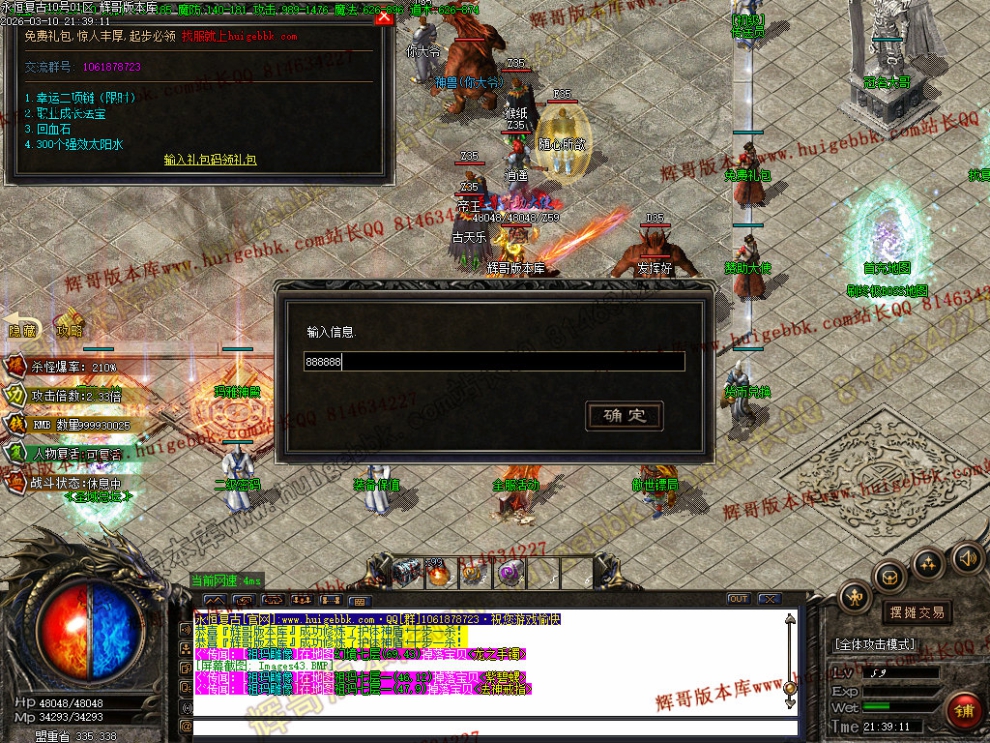
Task: Click the OUT button above chat
Action: coord(737,599)
